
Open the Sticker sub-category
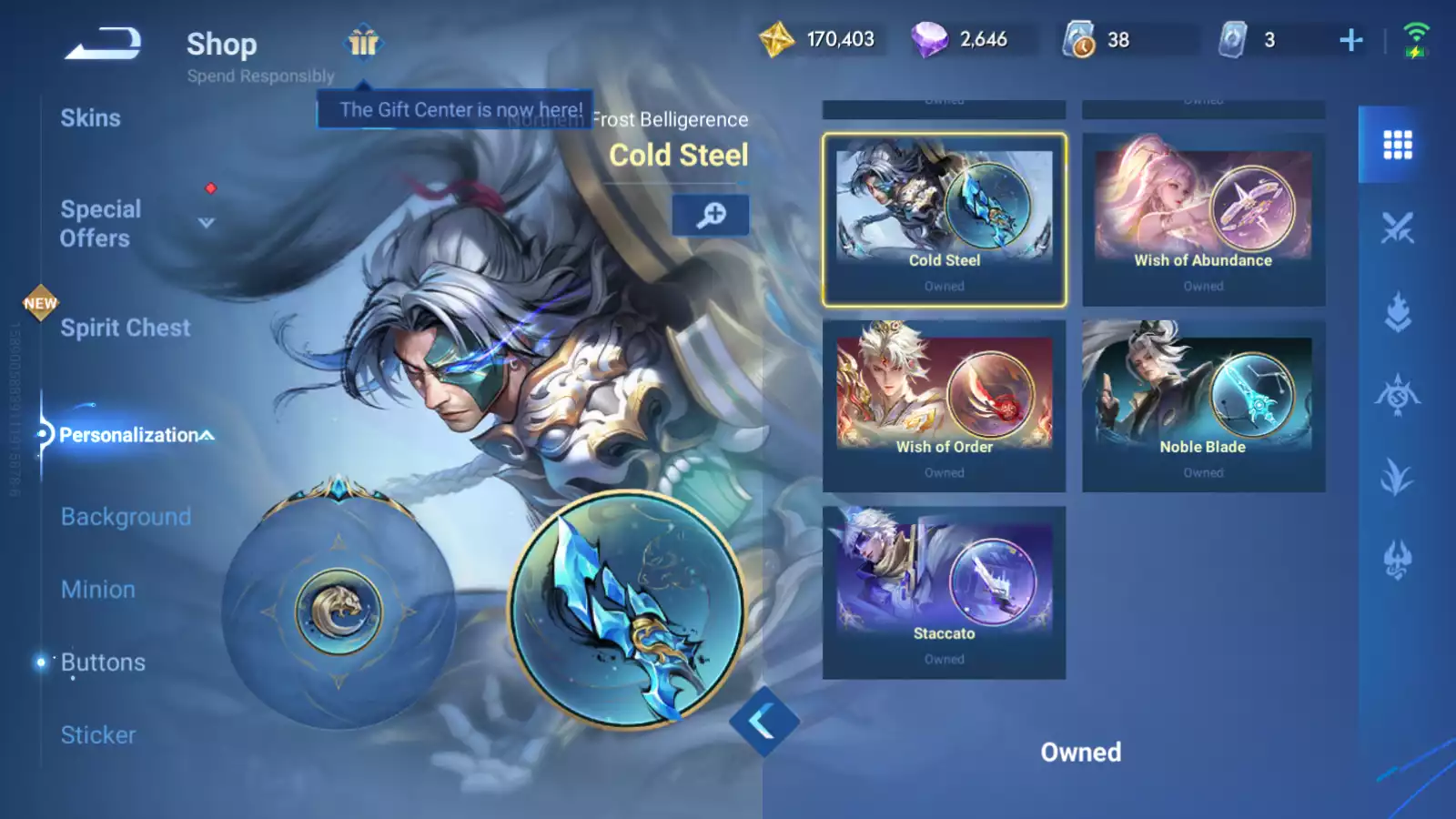coord(98,735)
